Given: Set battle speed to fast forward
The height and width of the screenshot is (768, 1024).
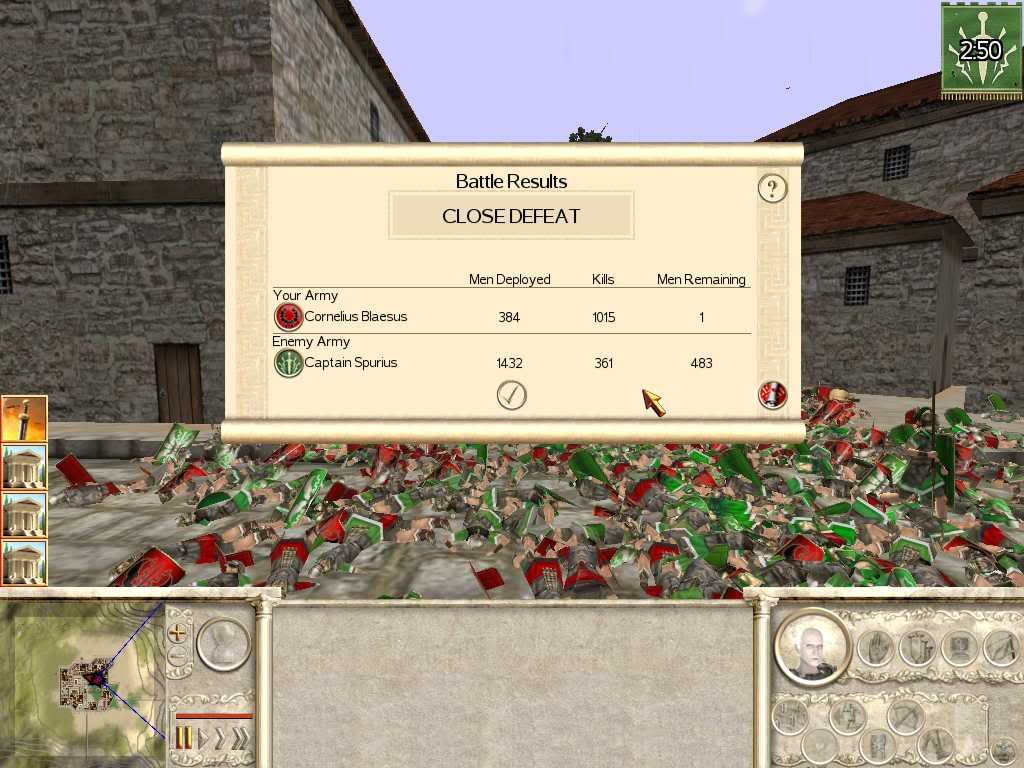Looking at the screenshot, I should pos(222,739).
